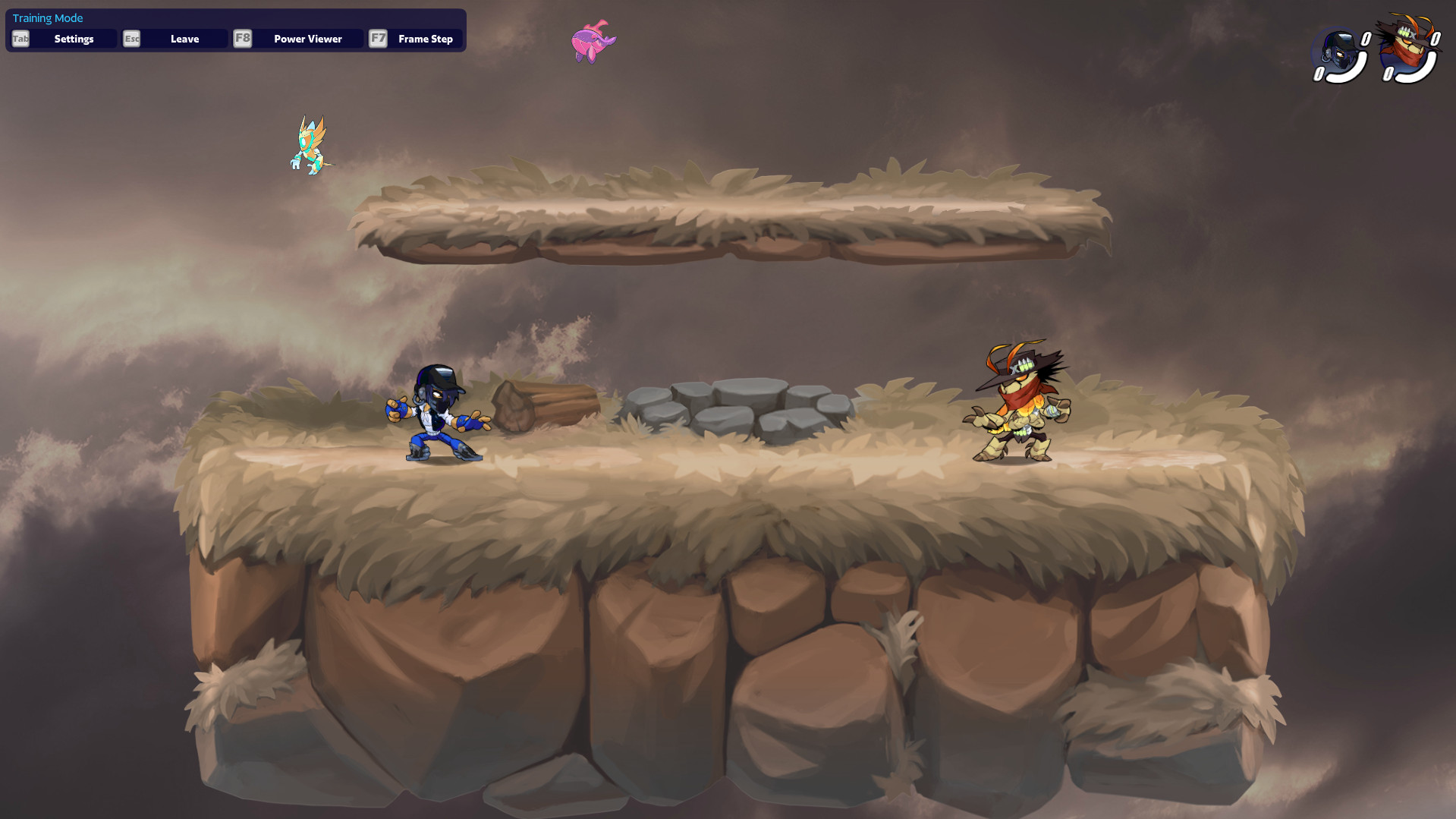
Task: Click the flying dragon sidekick on the left
Action: coord(310,146)
